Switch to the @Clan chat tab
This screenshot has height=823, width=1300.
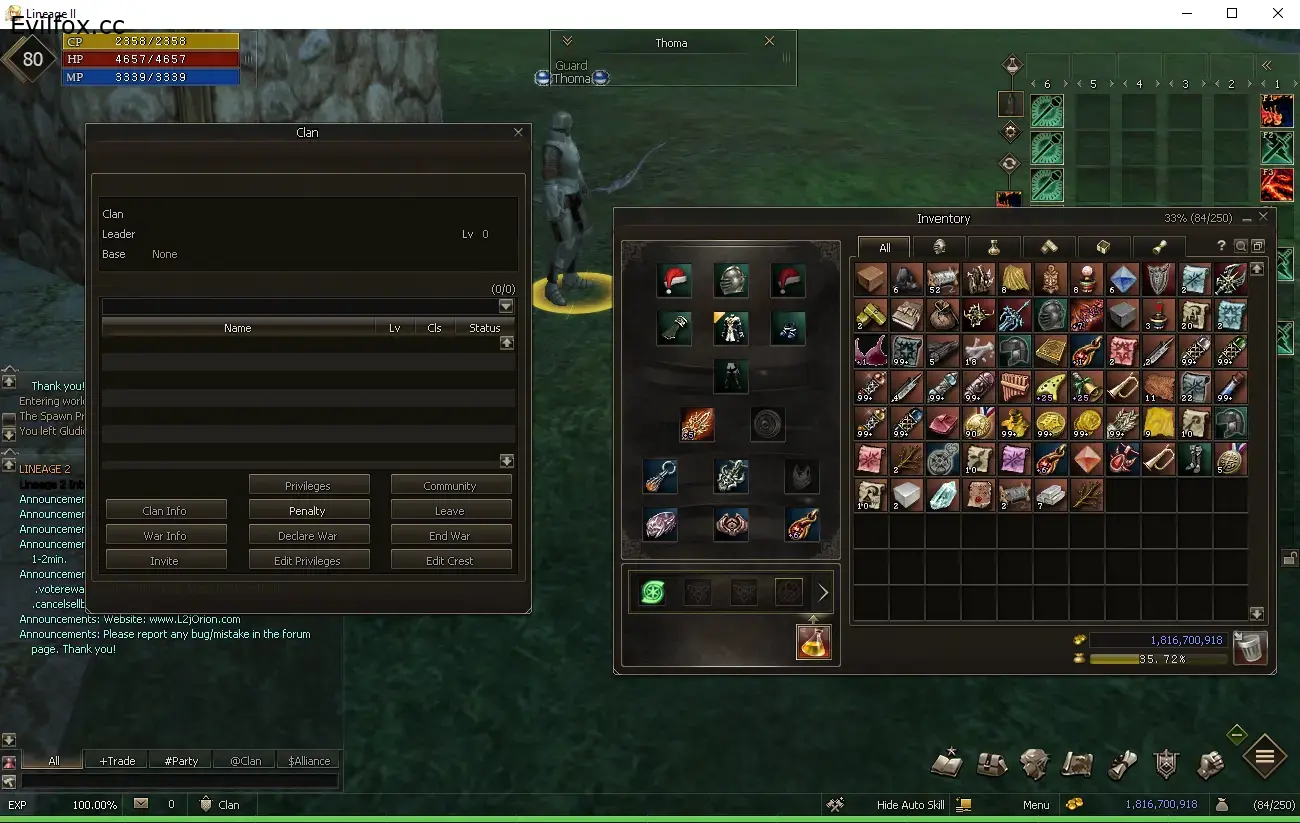[x=243, y=760]
